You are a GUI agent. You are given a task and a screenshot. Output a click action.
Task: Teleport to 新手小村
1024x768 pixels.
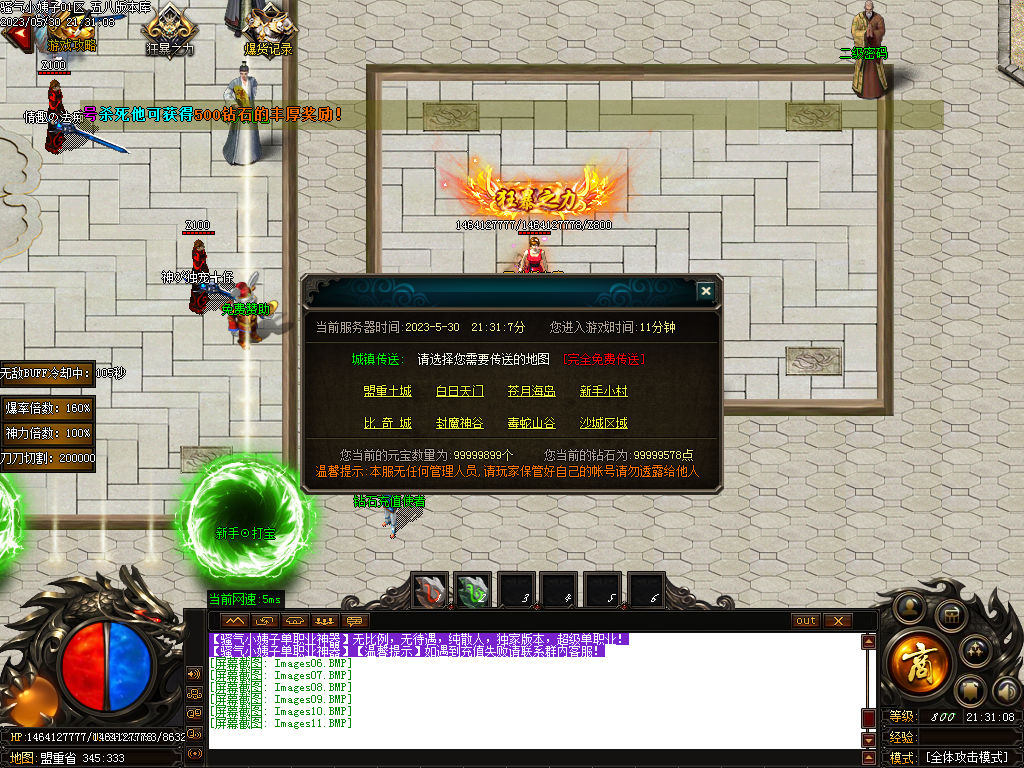604,391
